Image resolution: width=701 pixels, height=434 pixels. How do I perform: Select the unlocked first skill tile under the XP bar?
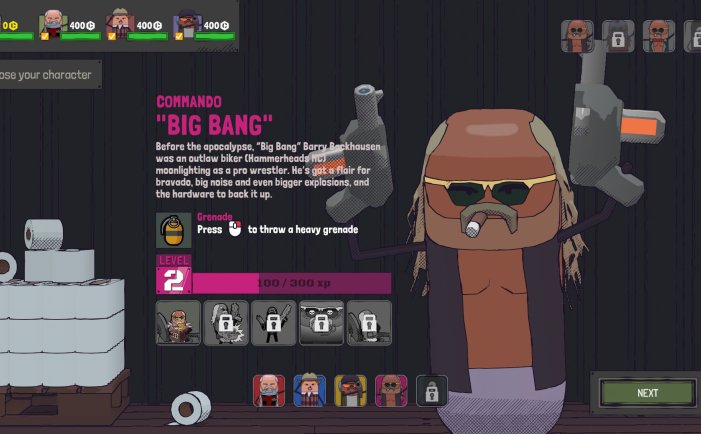(x=178, y=323)
